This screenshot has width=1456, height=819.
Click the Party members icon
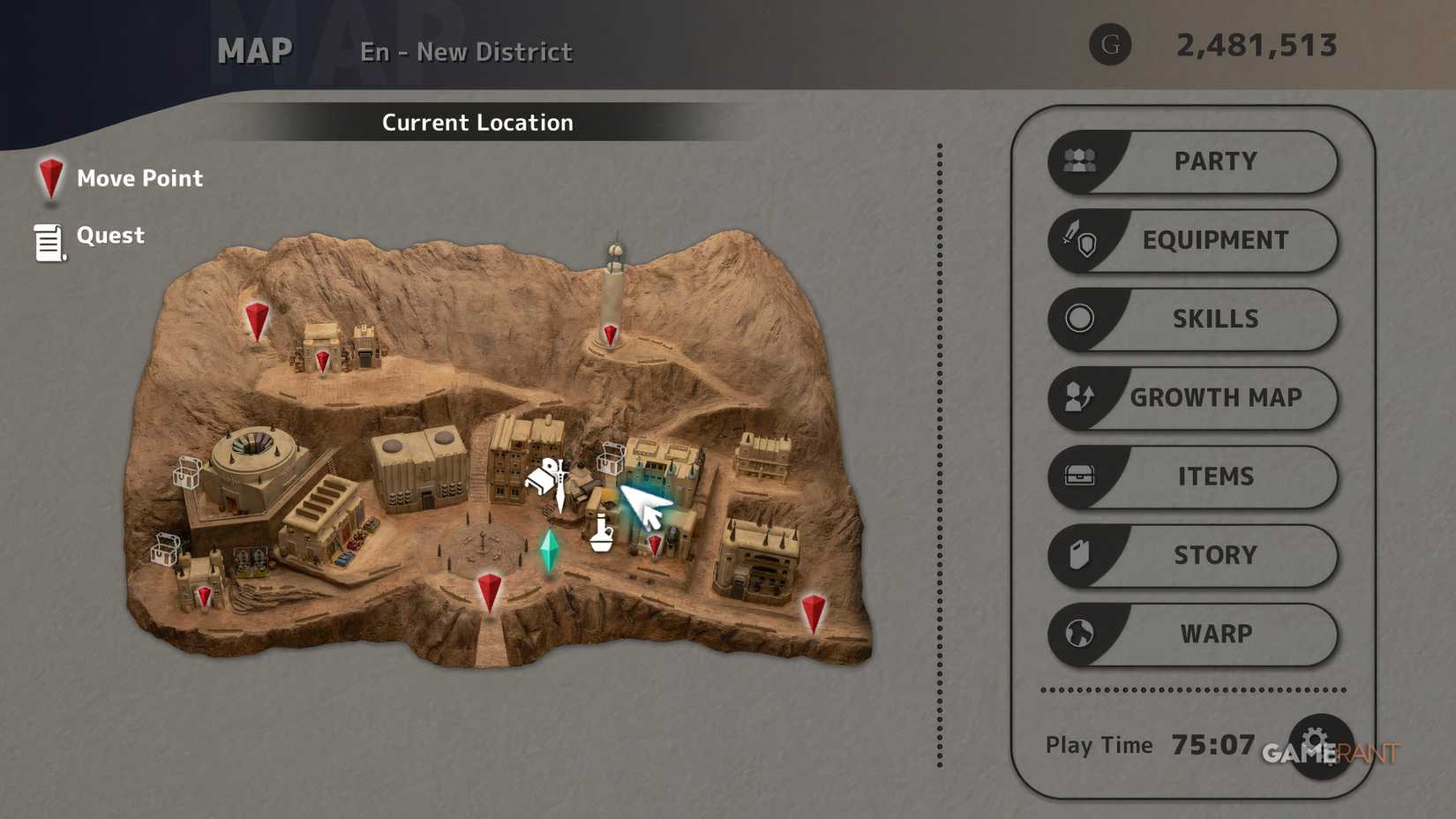1080,161
